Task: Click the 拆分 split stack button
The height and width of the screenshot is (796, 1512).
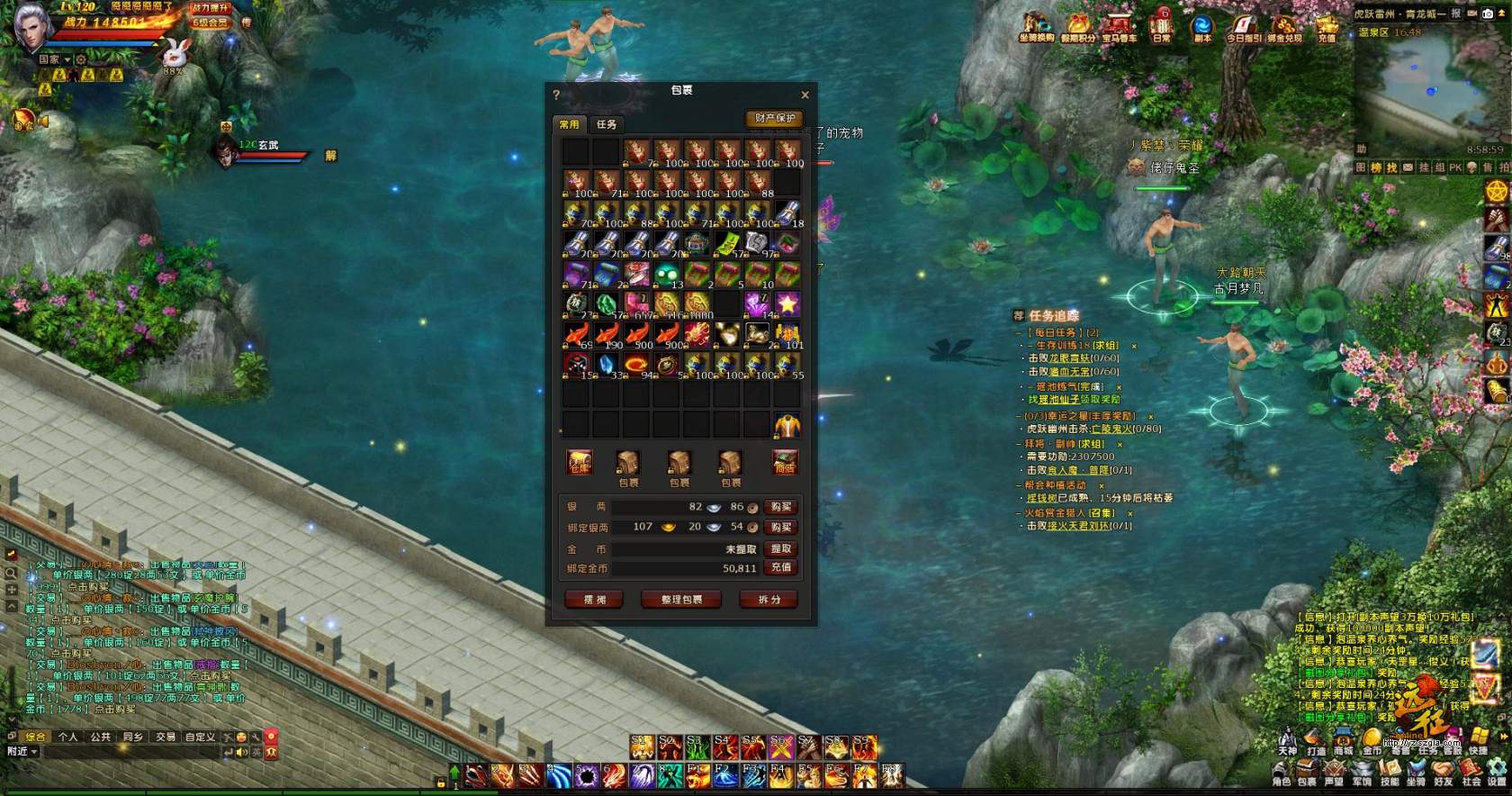Action: tap(769, 599)
